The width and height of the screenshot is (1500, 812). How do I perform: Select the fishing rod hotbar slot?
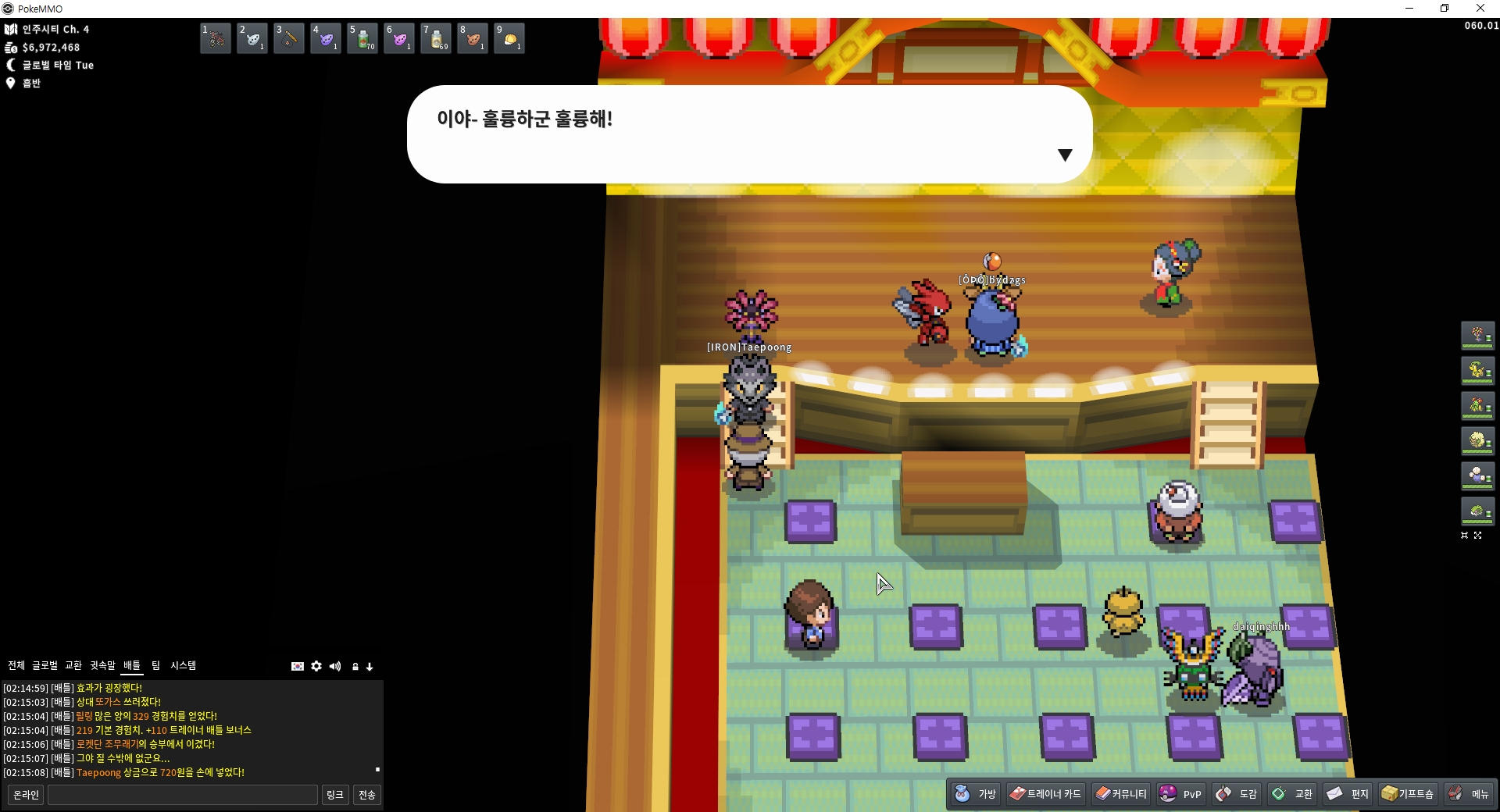(x=289, y=38)
